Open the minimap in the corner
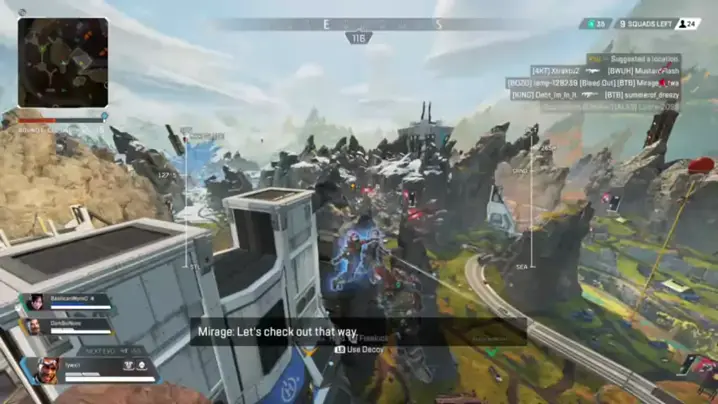Screen dimensions: 718x404 tap(62, 62)
